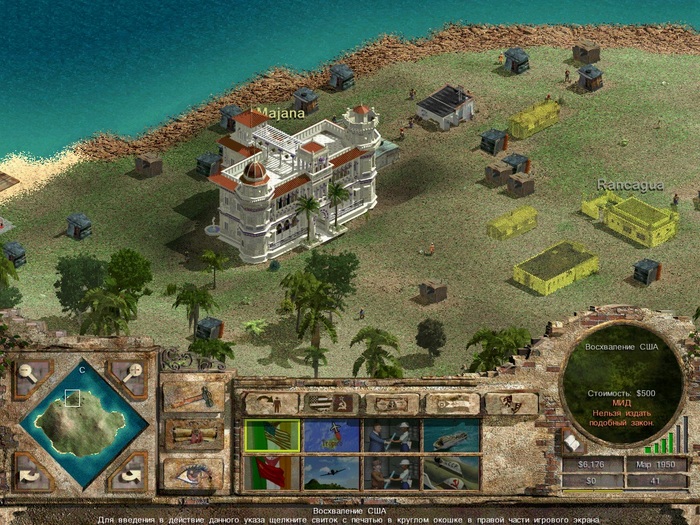Open the edicts menu with the scroll icon
Screen dimensions: 700x525
click(x=192, y=433)
